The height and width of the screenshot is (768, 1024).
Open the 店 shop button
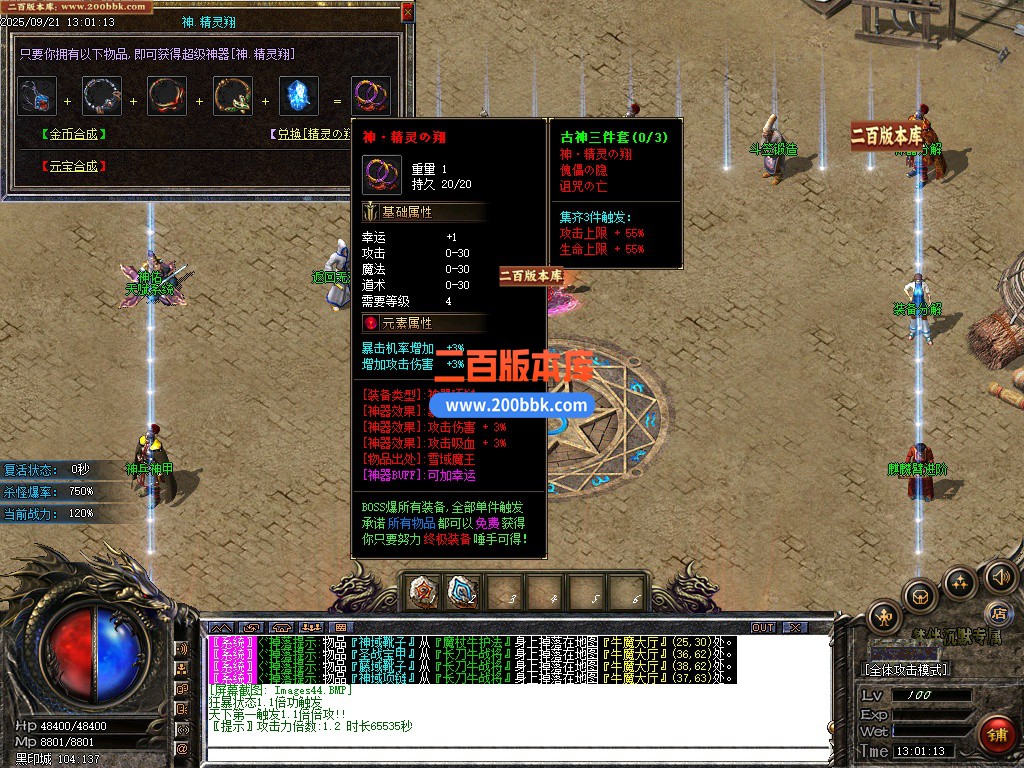click(996, 612)
